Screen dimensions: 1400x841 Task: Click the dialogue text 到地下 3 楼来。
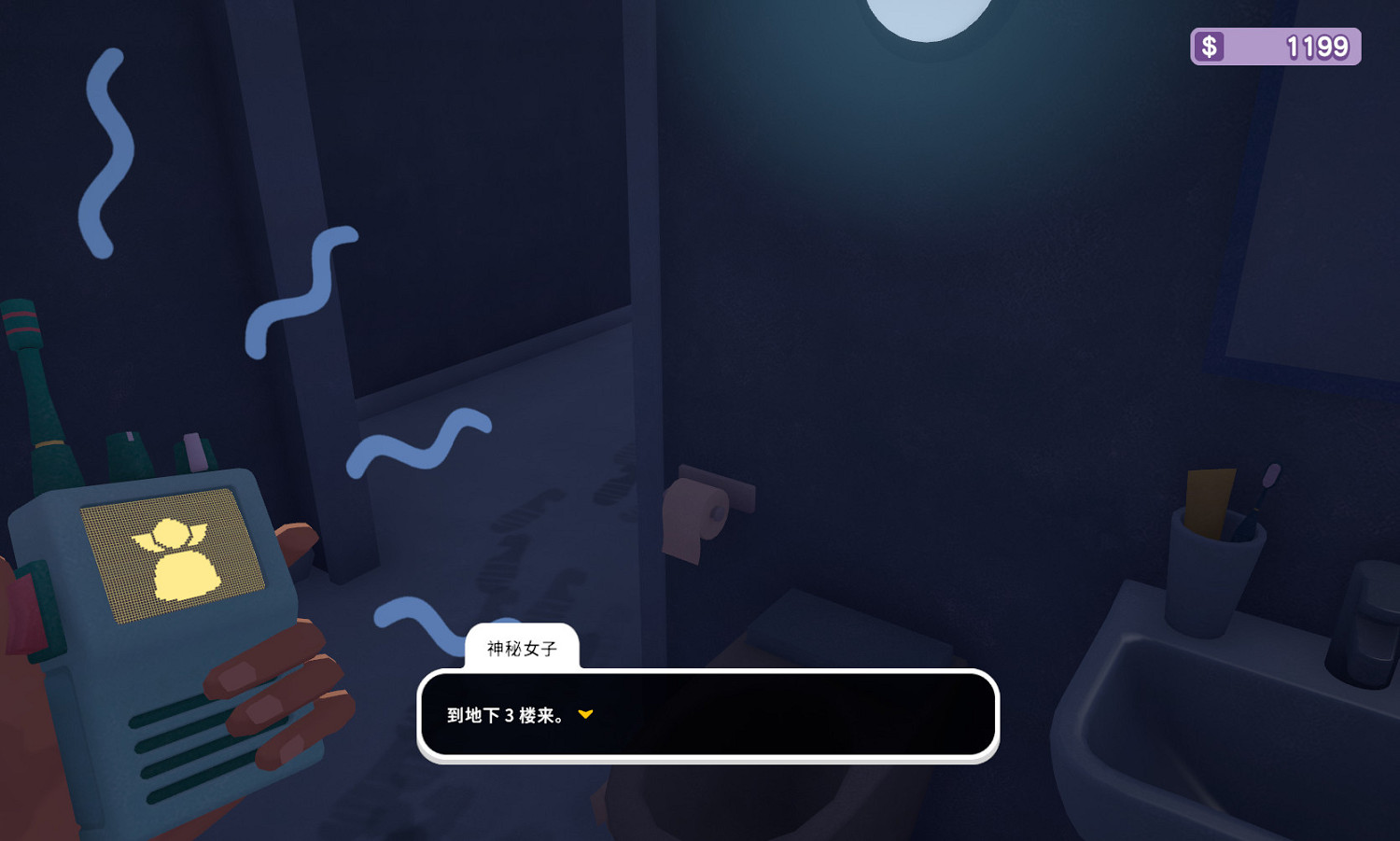[x=504, y=716]
